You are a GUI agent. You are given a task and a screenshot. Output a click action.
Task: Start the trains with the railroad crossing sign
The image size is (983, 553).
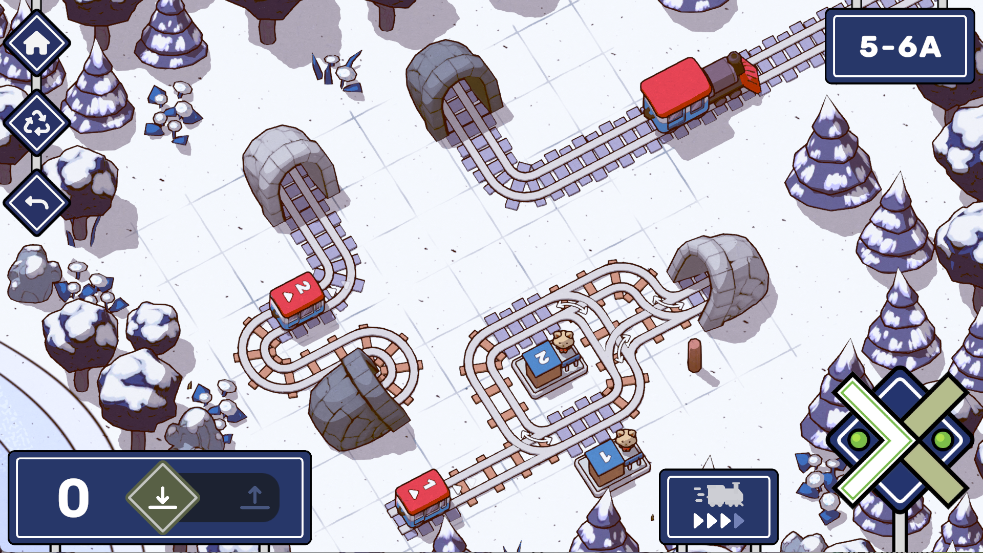pyautogui.click(x=900, y=440)
